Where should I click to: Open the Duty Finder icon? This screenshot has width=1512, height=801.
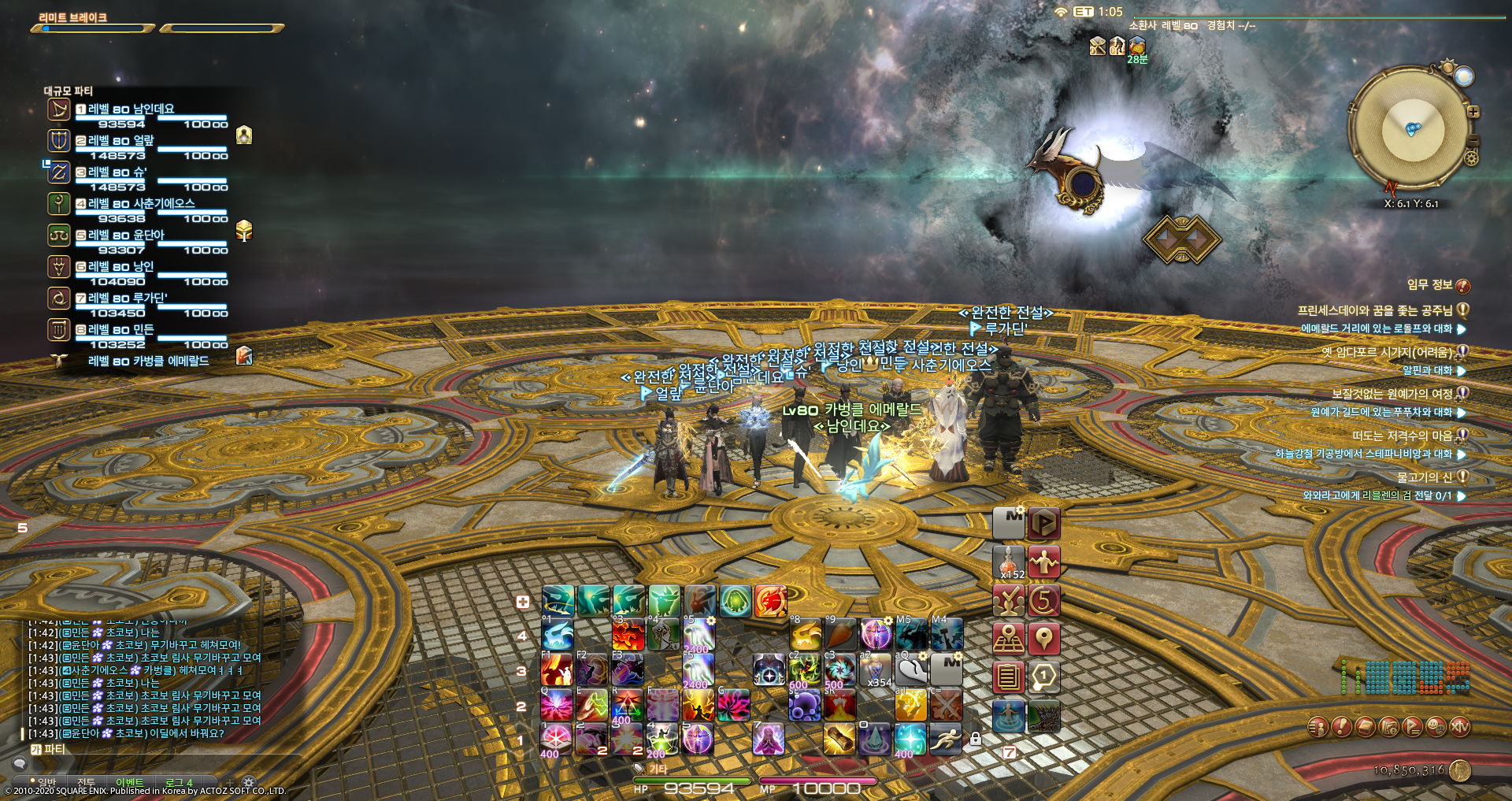click(1045, 523)
